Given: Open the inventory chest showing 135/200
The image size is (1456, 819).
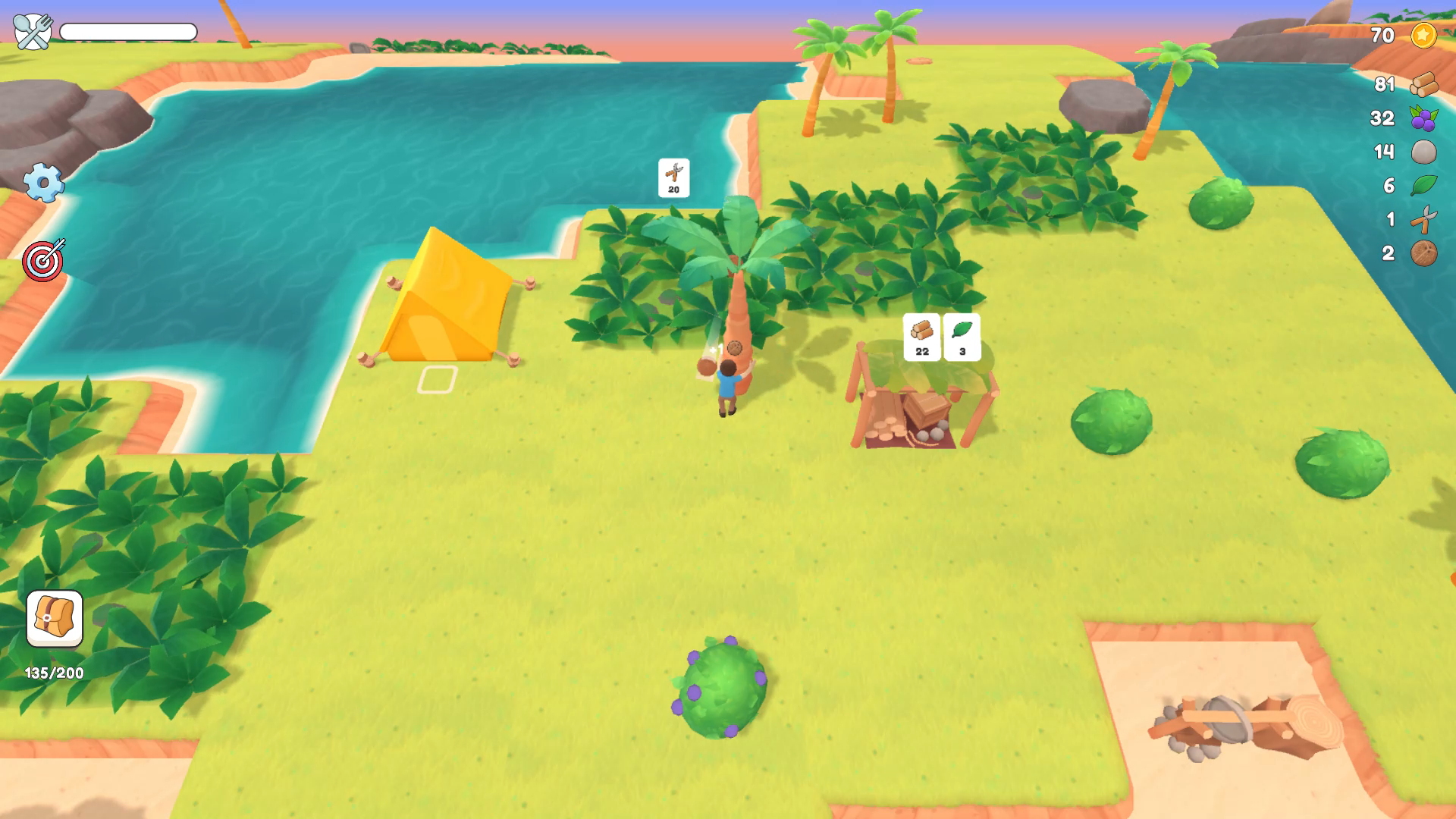Looking at the screenshot, I should [x=53, y=618].
